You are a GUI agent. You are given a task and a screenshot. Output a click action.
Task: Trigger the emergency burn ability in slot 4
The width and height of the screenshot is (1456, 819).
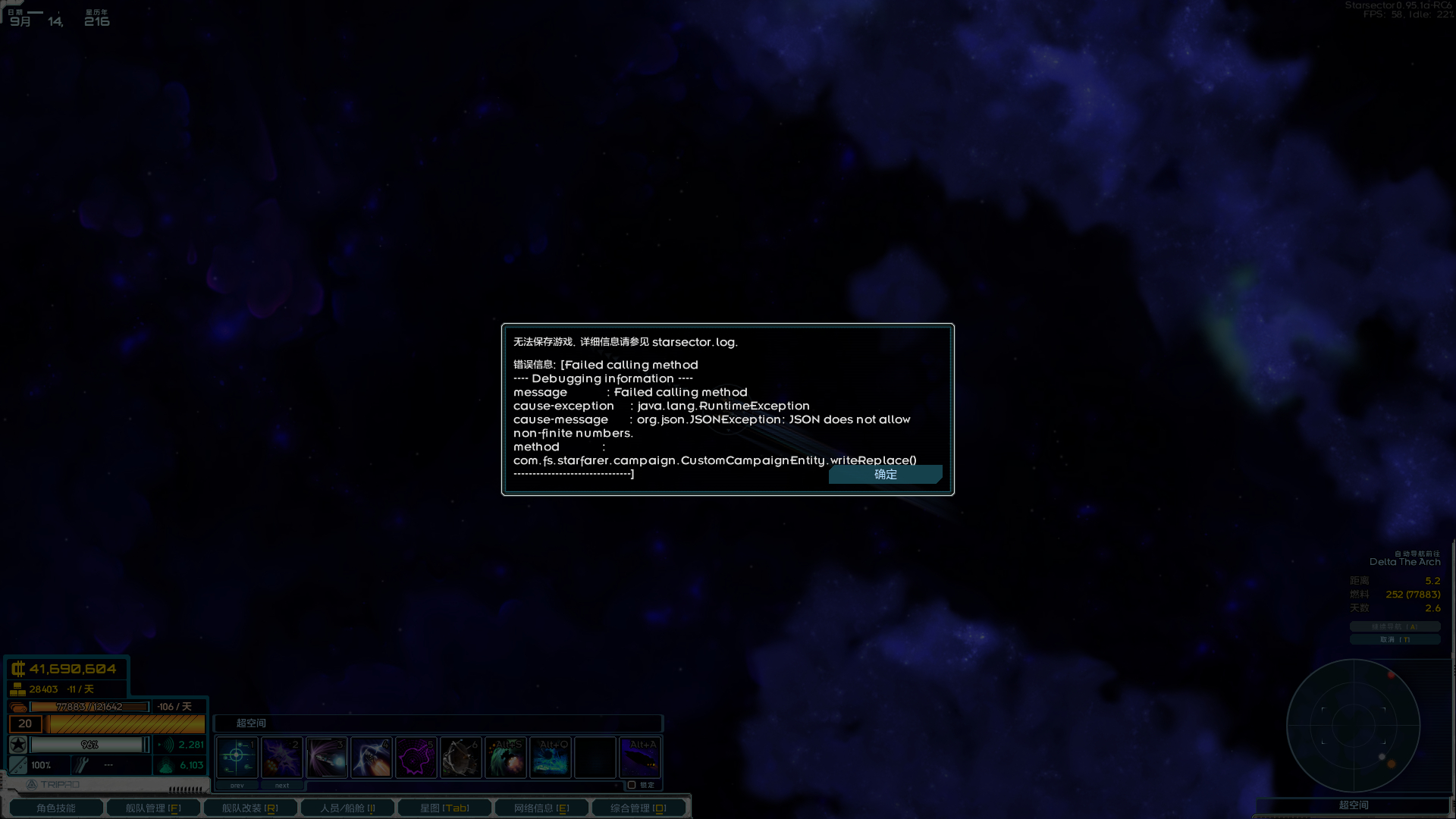tap(372, 757)
